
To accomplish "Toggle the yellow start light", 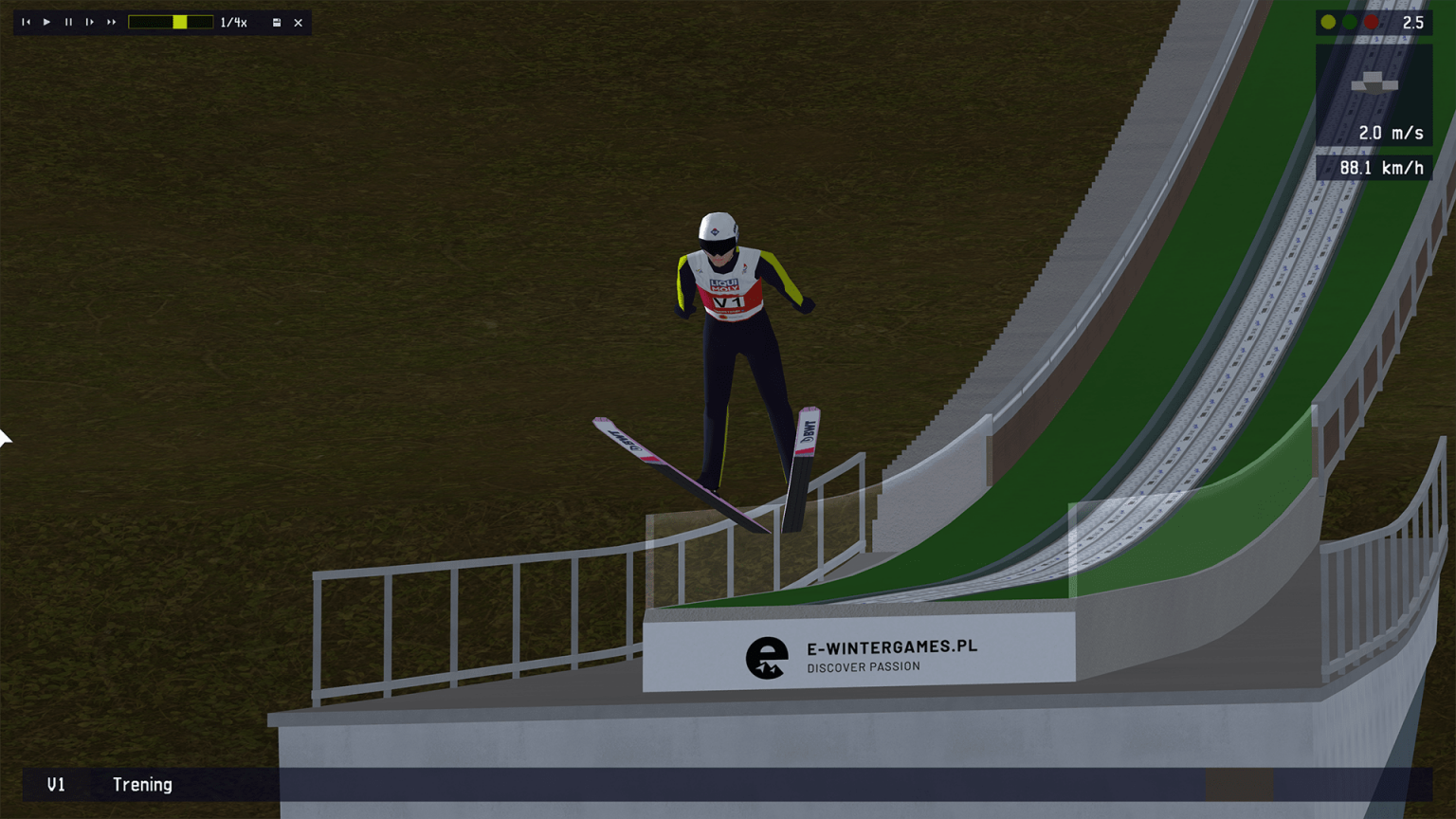I will (1327, 22).
